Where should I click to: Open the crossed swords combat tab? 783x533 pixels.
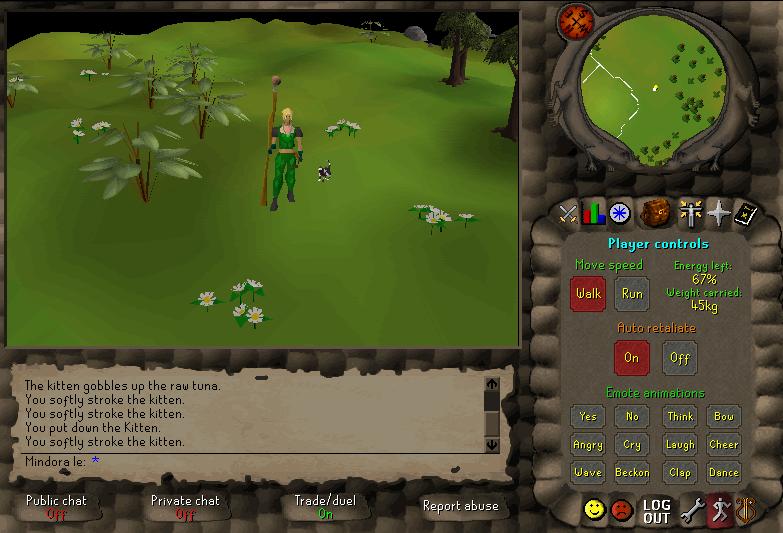pos(568,213)
